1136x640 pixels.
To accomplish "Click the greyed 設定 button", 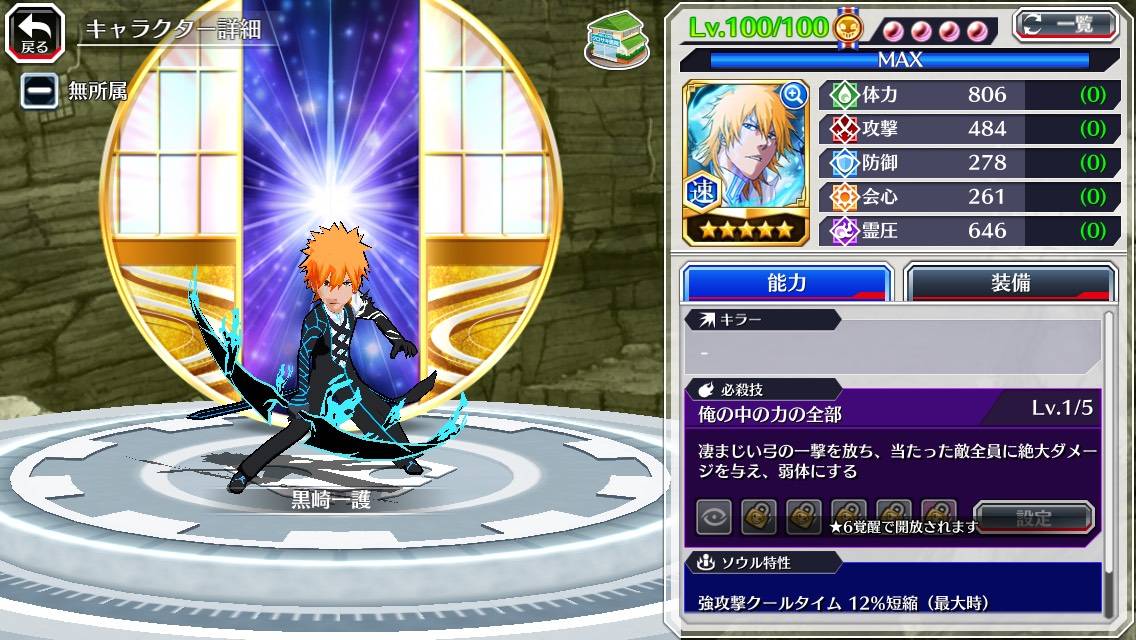I will pos(1033,517).
